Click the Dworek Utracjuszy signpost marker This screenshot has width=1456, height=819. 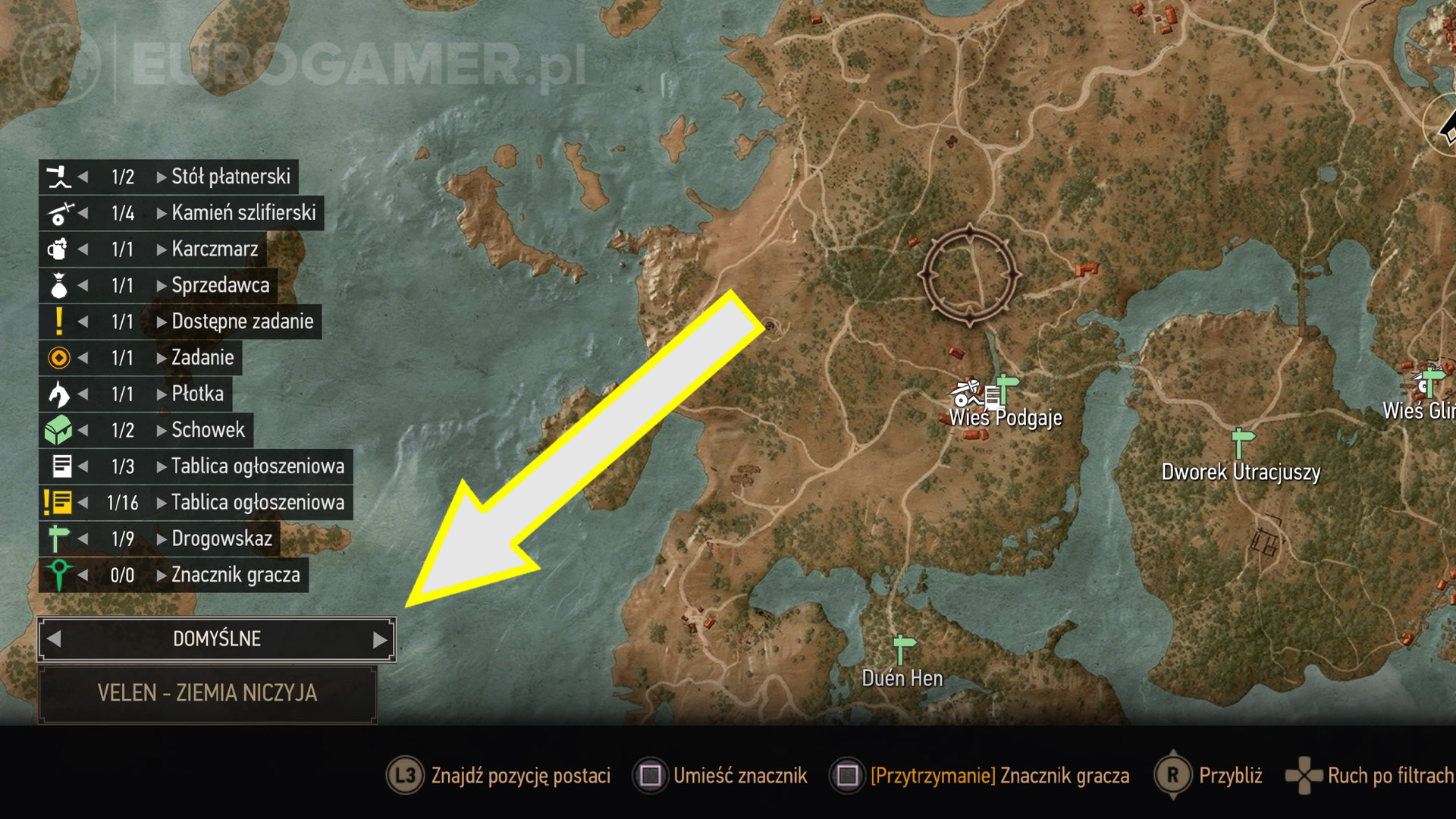coord(1241,443)
